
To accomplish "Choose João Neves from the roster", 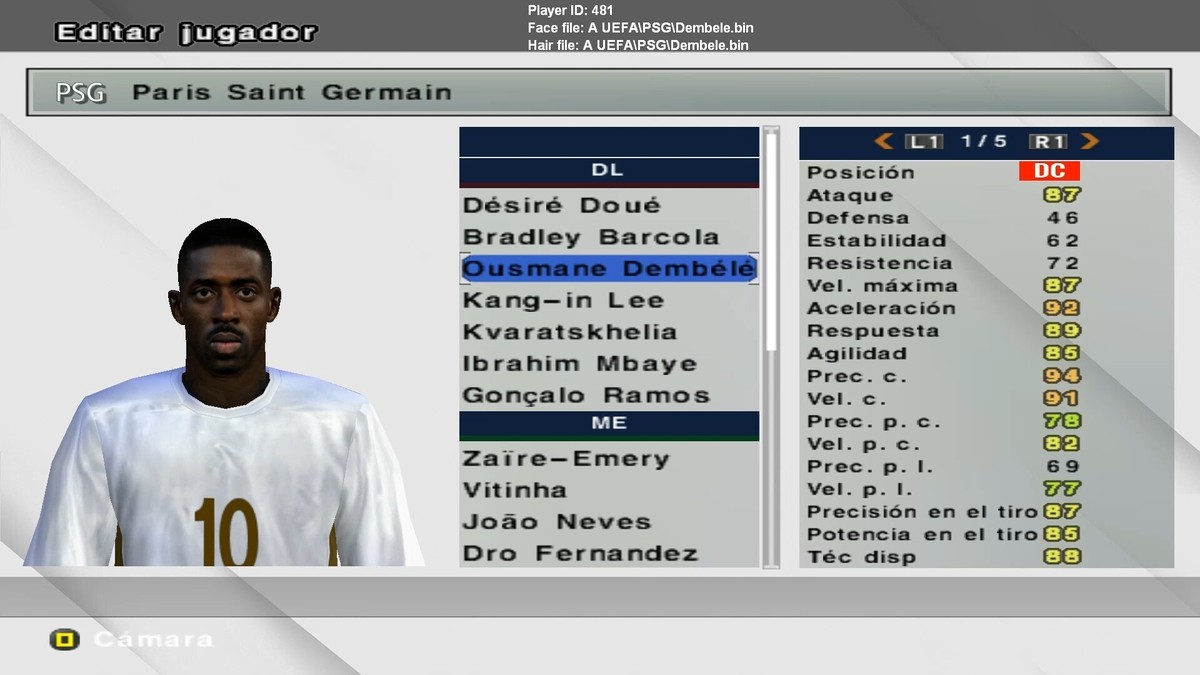I will 557,522.
